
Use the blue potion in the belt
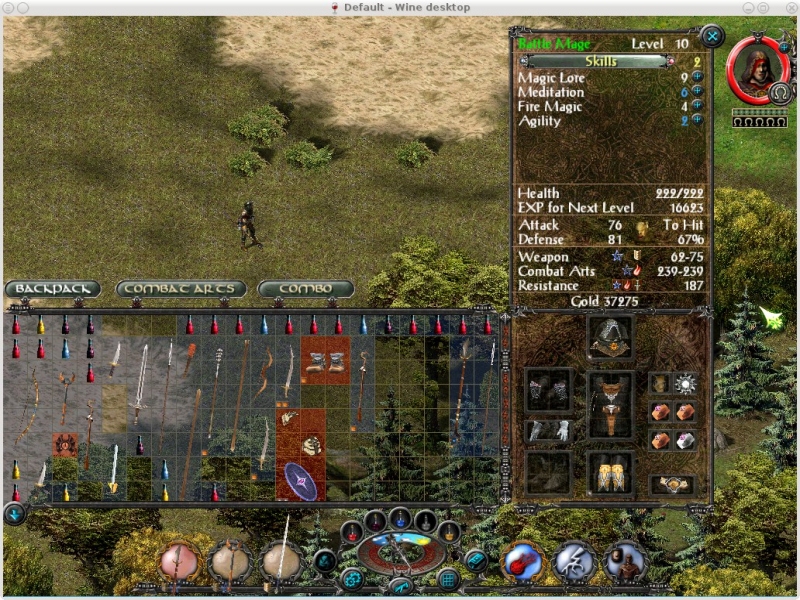pyautogui.click(x=400, y=519)
